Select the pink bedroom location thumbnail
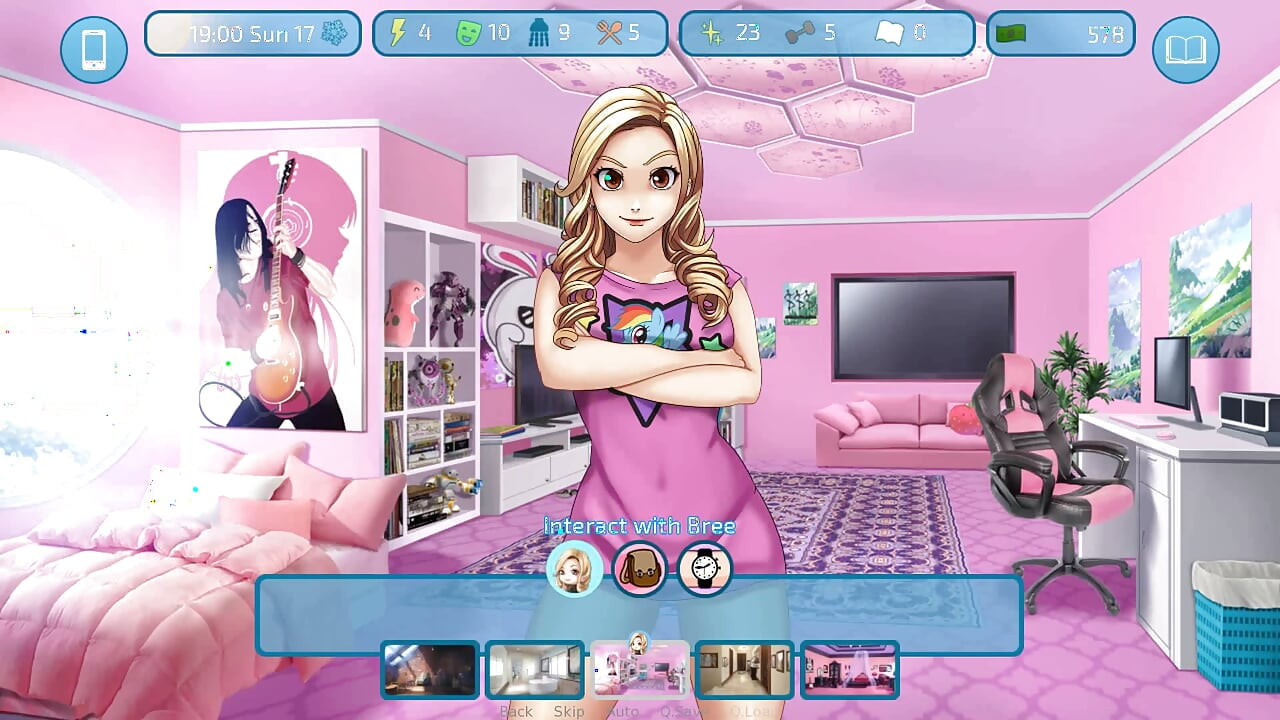1280x720 pixels. [640, 669]
